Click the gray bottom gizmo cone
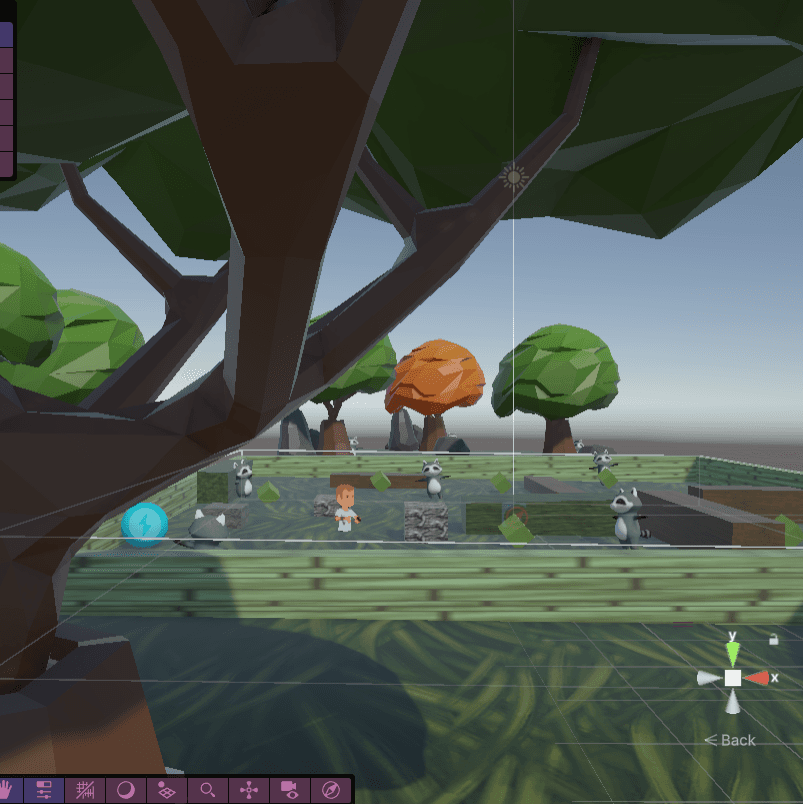Screen dimensions: 803x804 click(733, 703)
